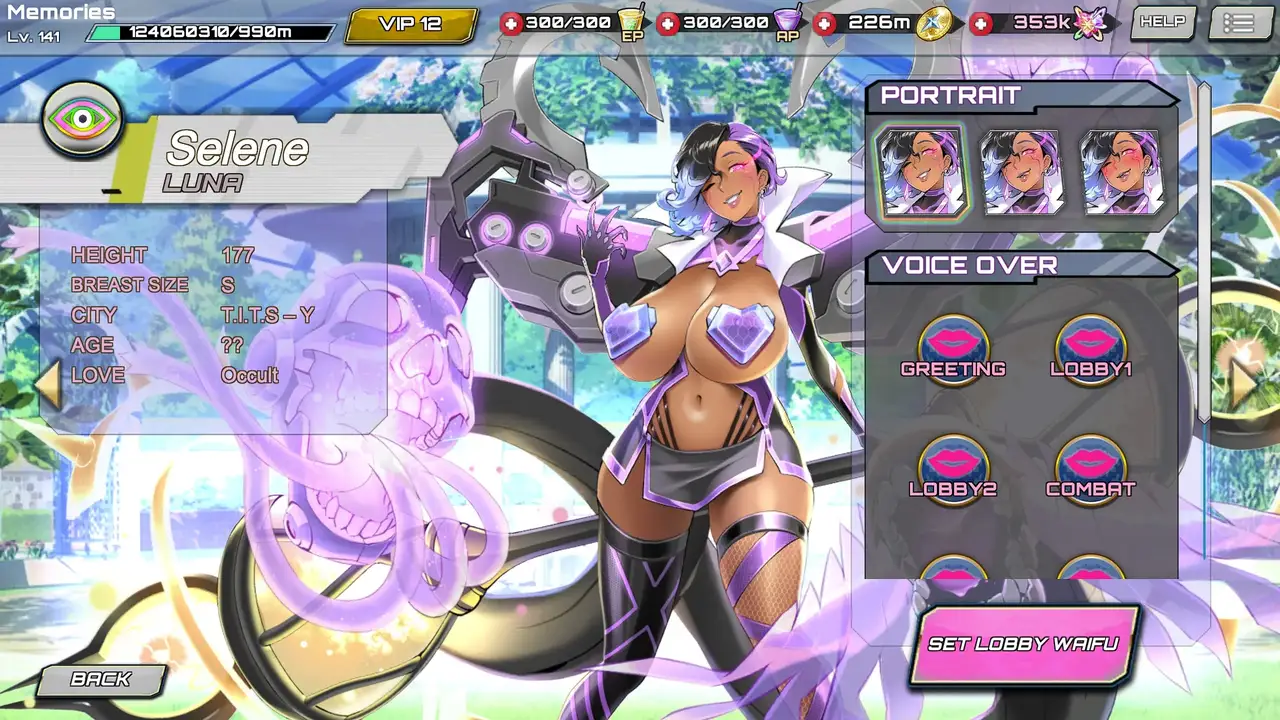The image size is (1280, 720).
Task: Select the first highlighted portrait thumbnail
Action: pos(920,172)
